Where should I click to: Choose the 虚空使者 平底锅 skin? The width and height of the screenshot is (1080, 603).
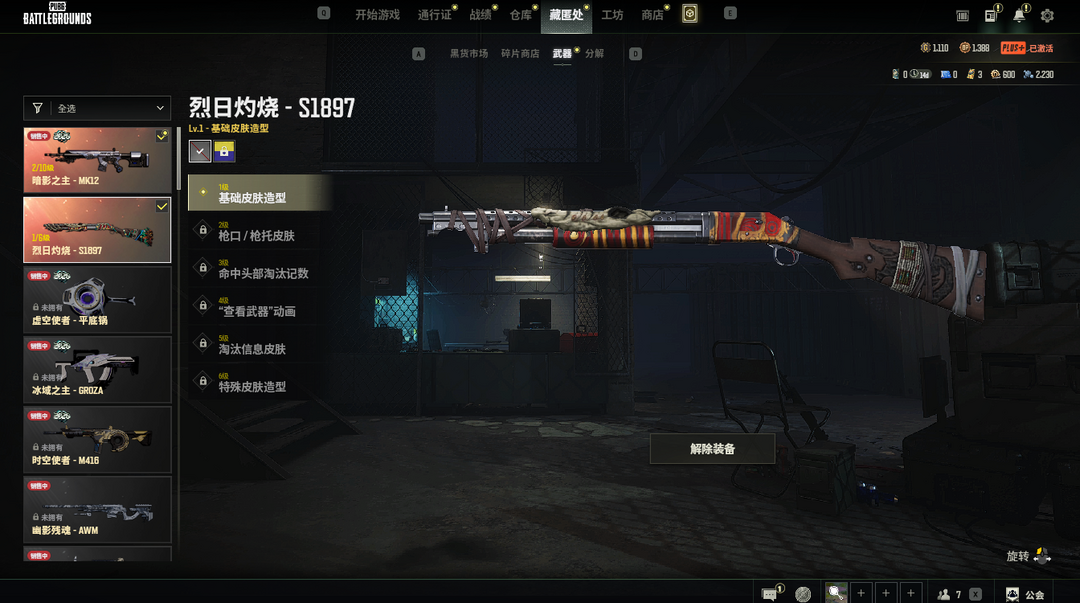point(97,299)
